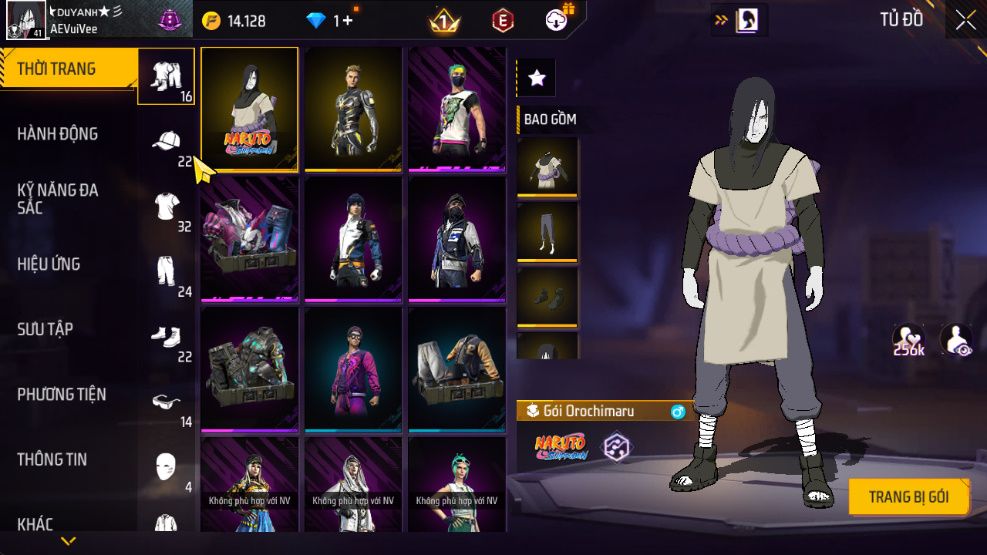The height and width of the screenshot is (555, 987).
Task: Add diamonds via the plus button
Action: click(347, 20)
